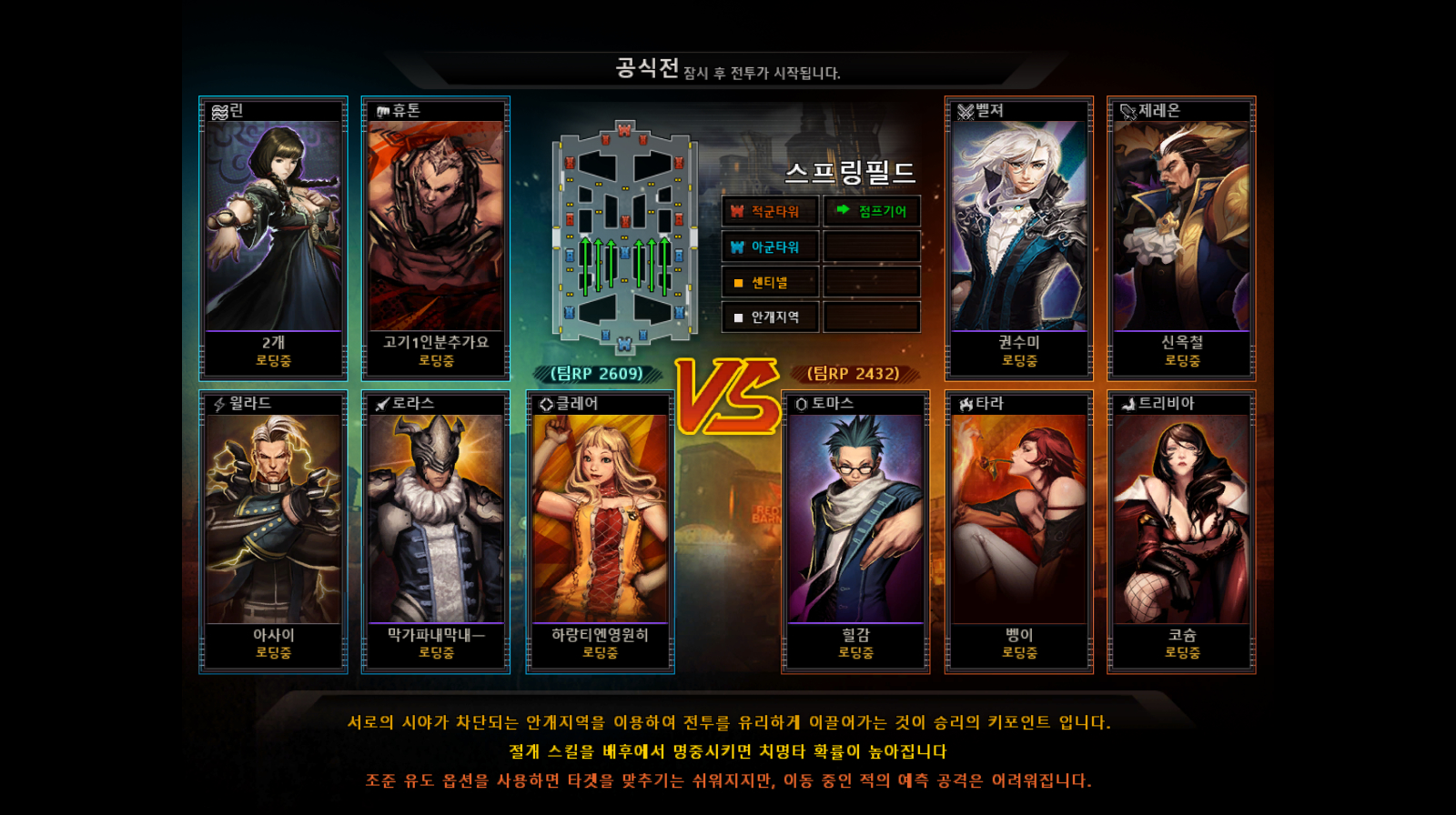
Task: Choose the 아군타워 legend entry
Action: (x=771, y=247)
